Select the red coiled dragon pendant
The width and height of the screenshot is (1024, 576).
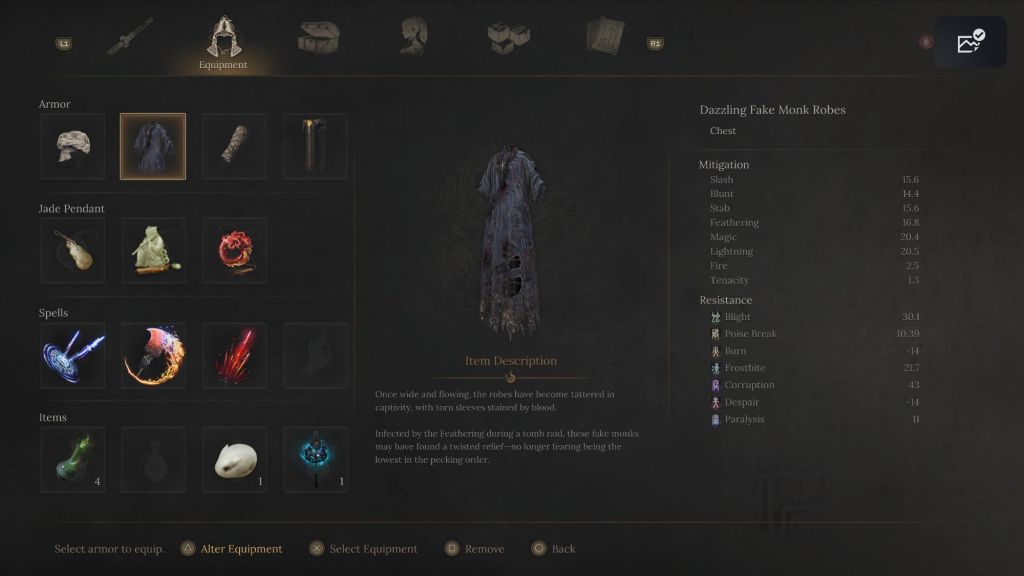click(x=235, y=251)
